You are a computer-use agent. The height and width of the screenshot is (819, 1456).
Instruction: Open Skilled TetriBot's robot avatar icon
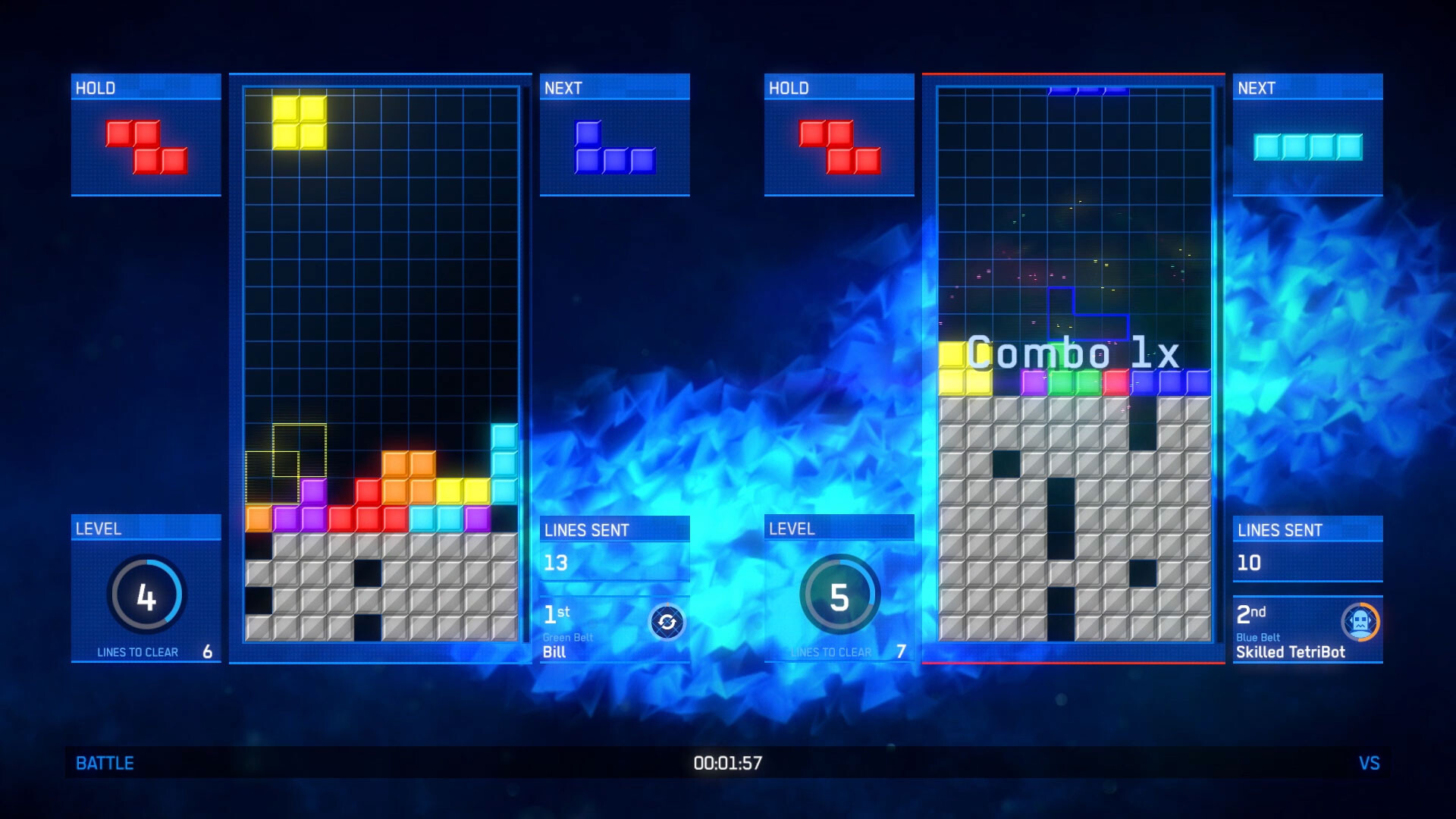point(1360,623)
